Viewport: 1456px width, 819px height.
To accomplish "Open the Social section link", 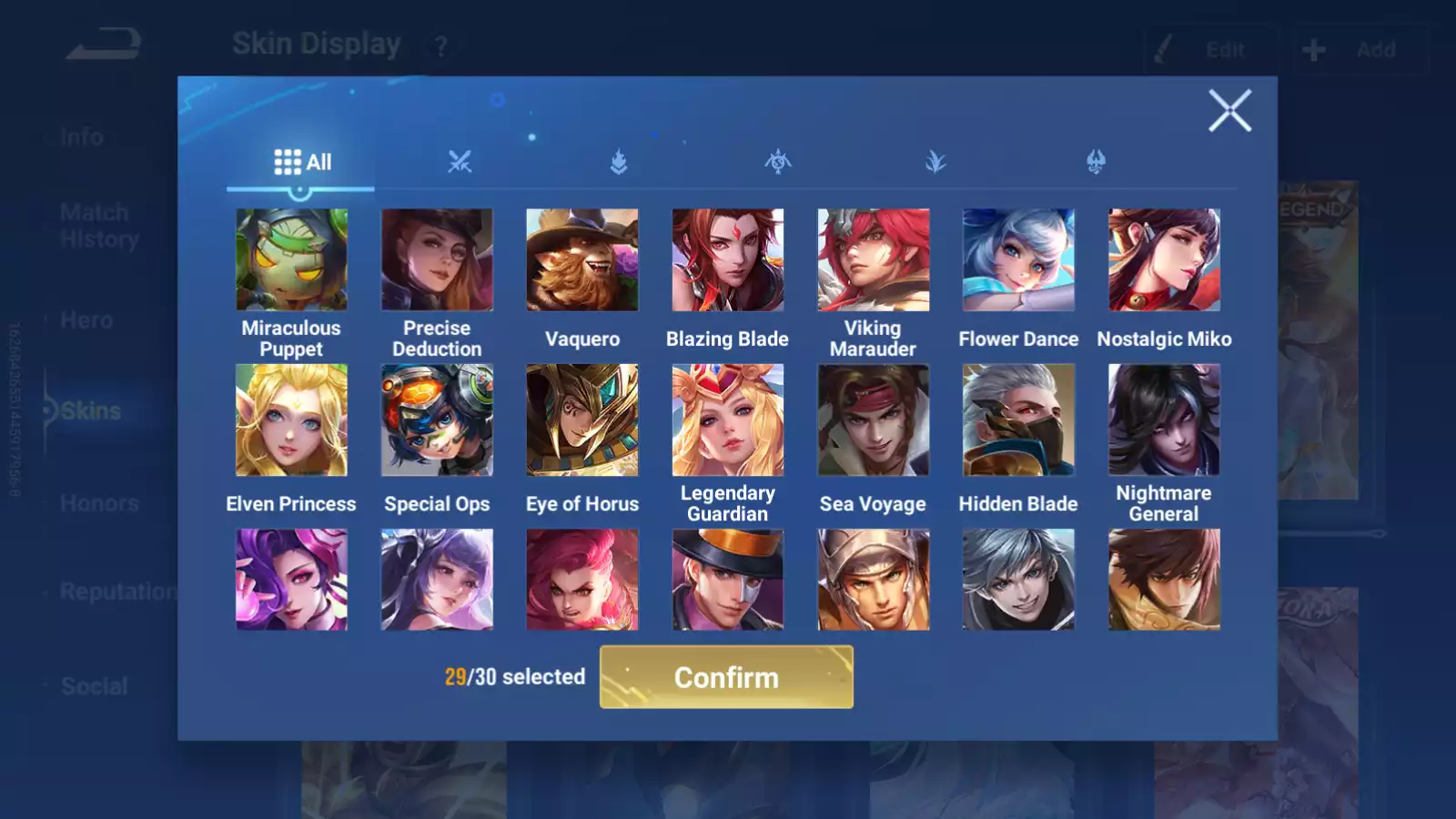I will coord(92,685).
